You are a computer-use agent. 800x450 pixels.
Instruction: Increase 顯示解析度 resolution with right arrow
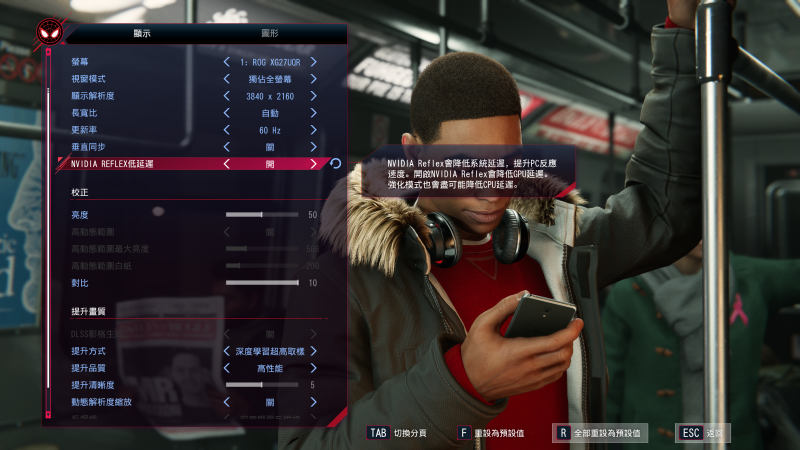click(x=313, y=96)
